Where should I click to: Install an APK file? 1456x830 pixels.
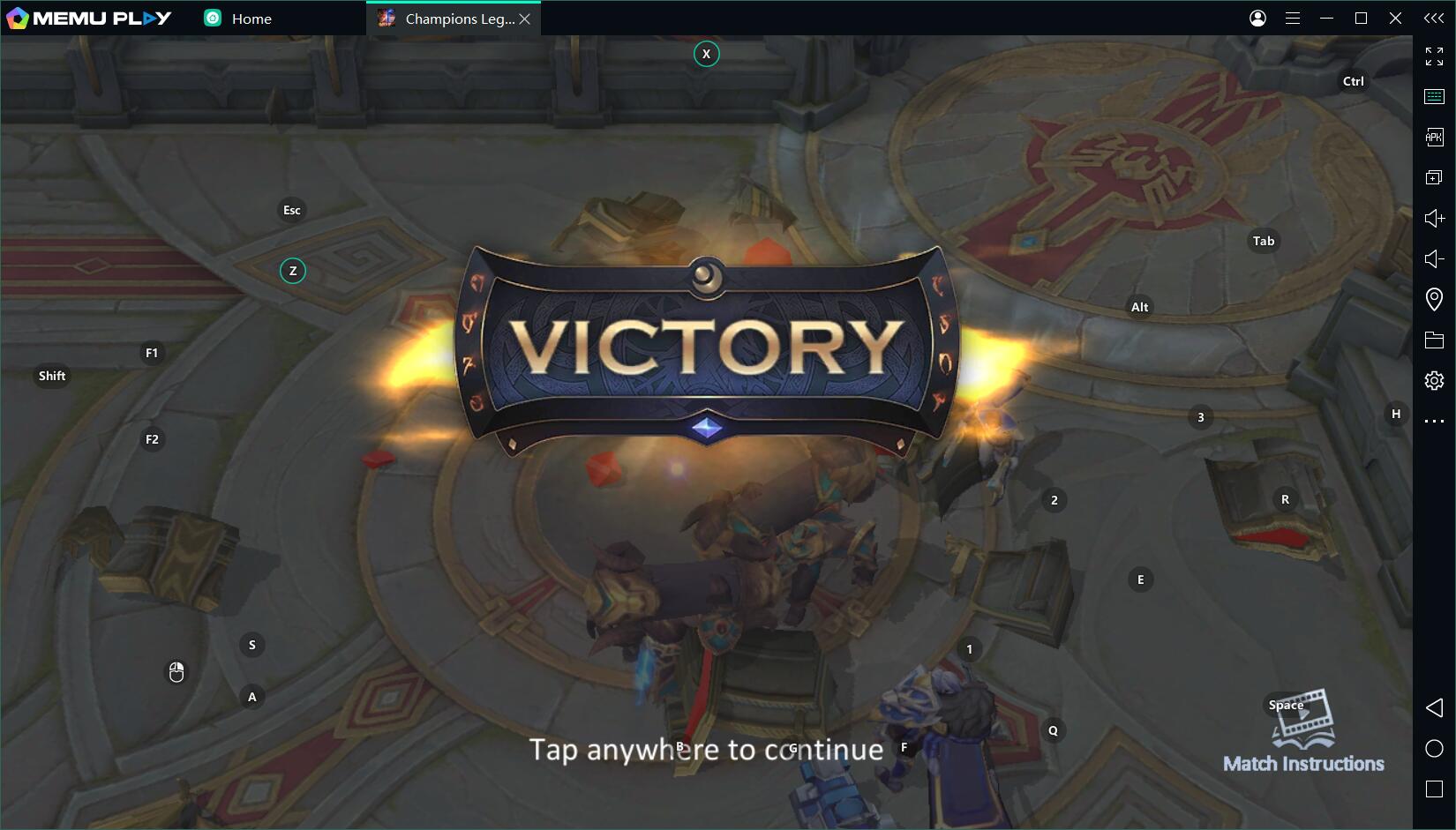(x=1434, y=137)
